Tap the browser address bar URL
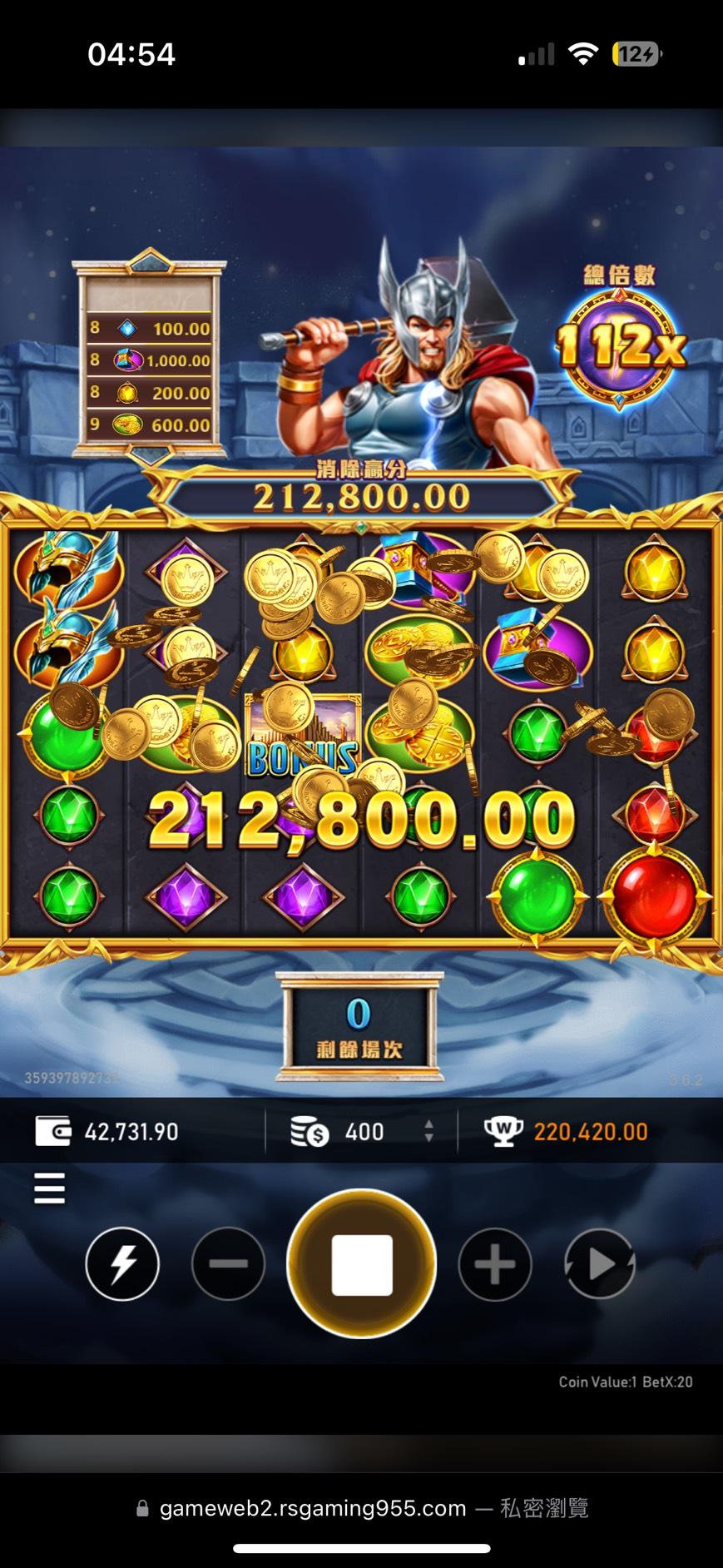The height and width of the screenshot is (1568, 723). click(x=312, y=1508)
